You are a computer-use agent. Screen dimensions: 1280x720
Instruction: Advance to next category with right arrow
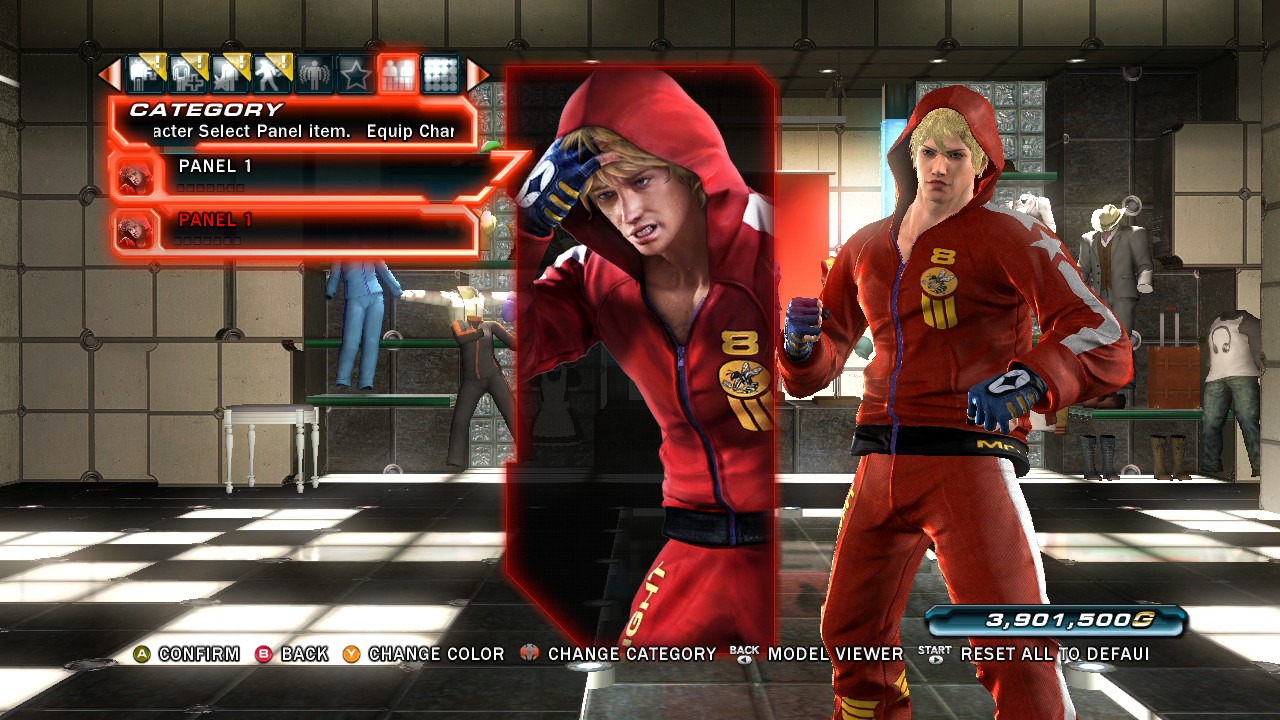click(x=478, y=74)
